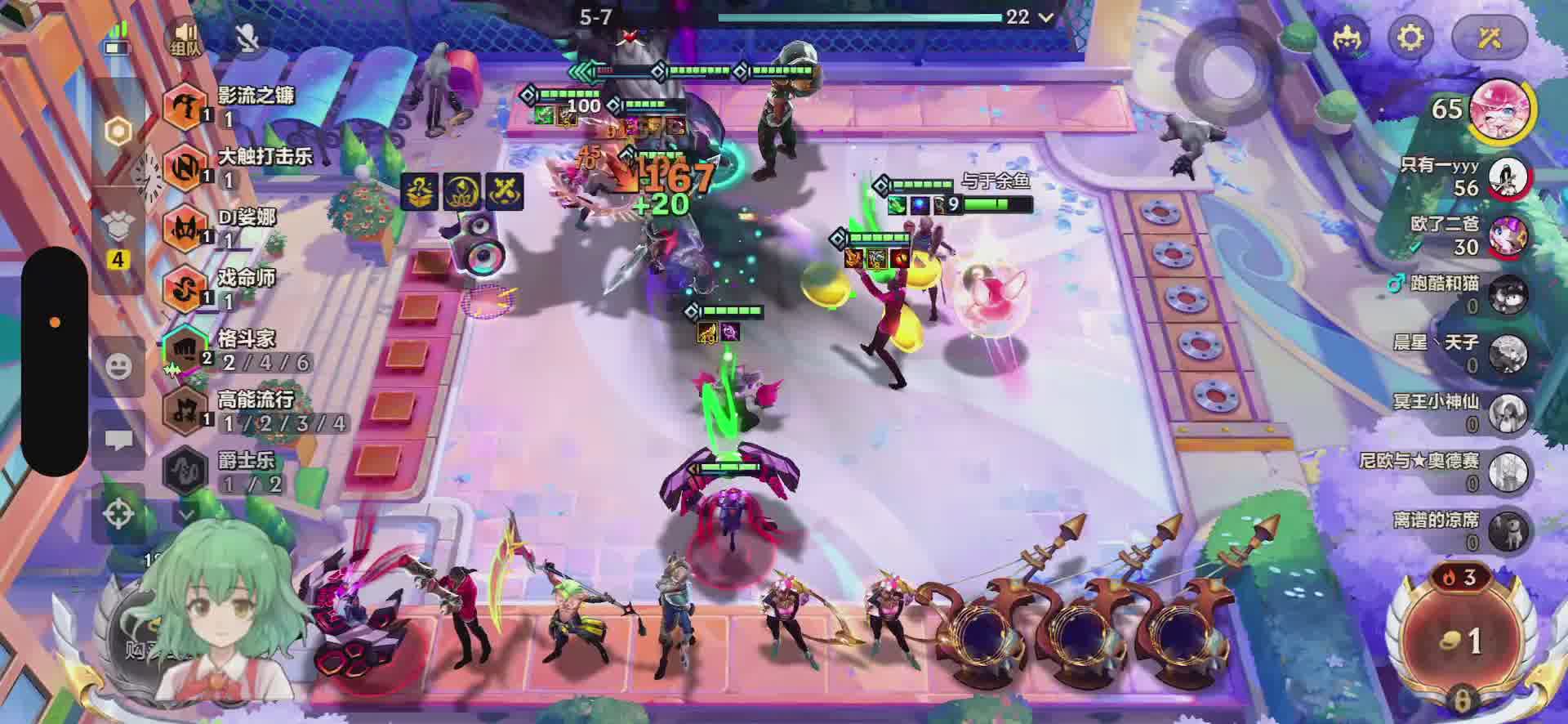Image resolution: width=1568 pixels, height=724 pixels.
Task: Click the crosshair target icon
Action: coord(119,514)
